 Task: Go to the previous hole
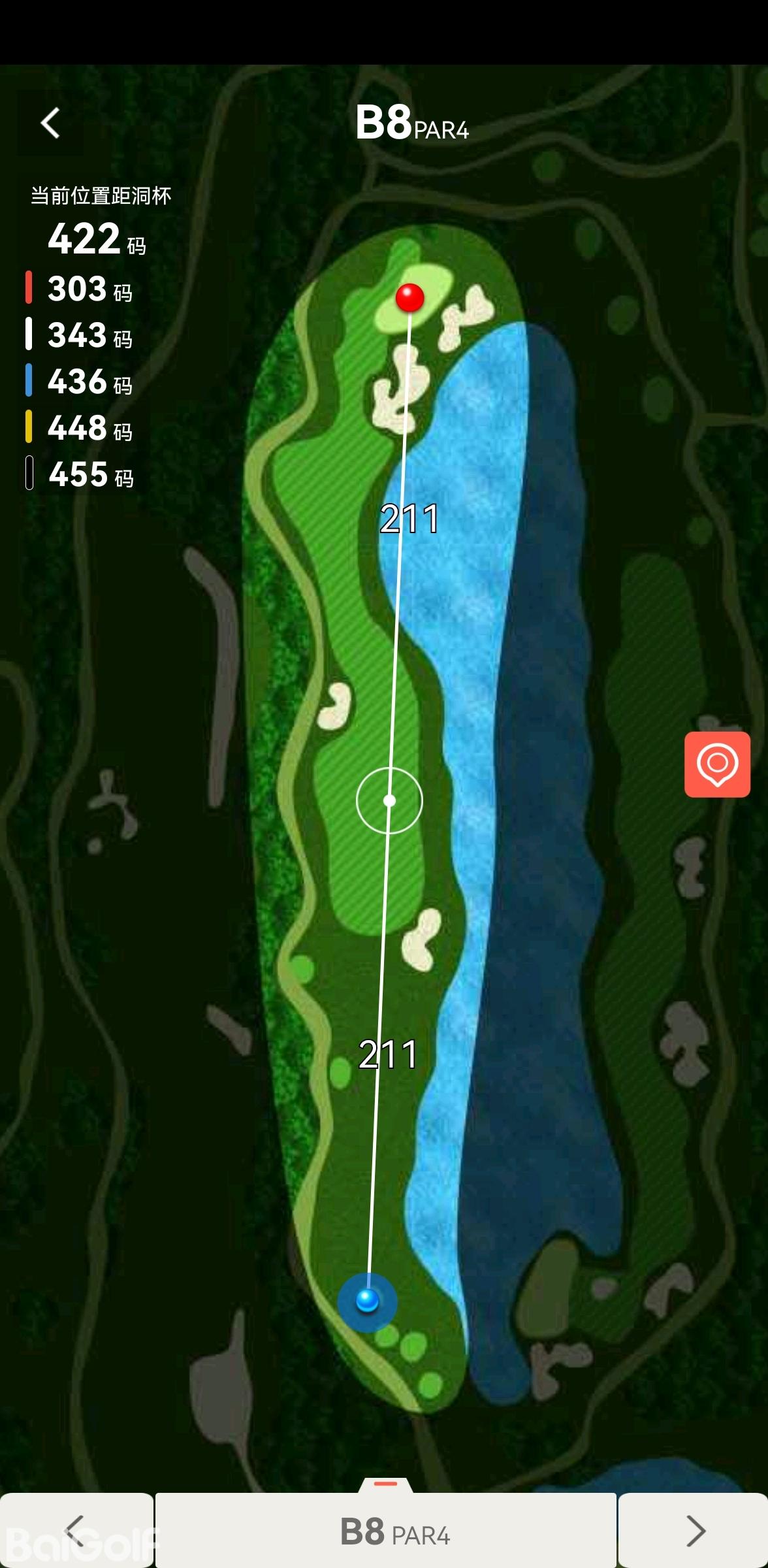point(76,1530)
